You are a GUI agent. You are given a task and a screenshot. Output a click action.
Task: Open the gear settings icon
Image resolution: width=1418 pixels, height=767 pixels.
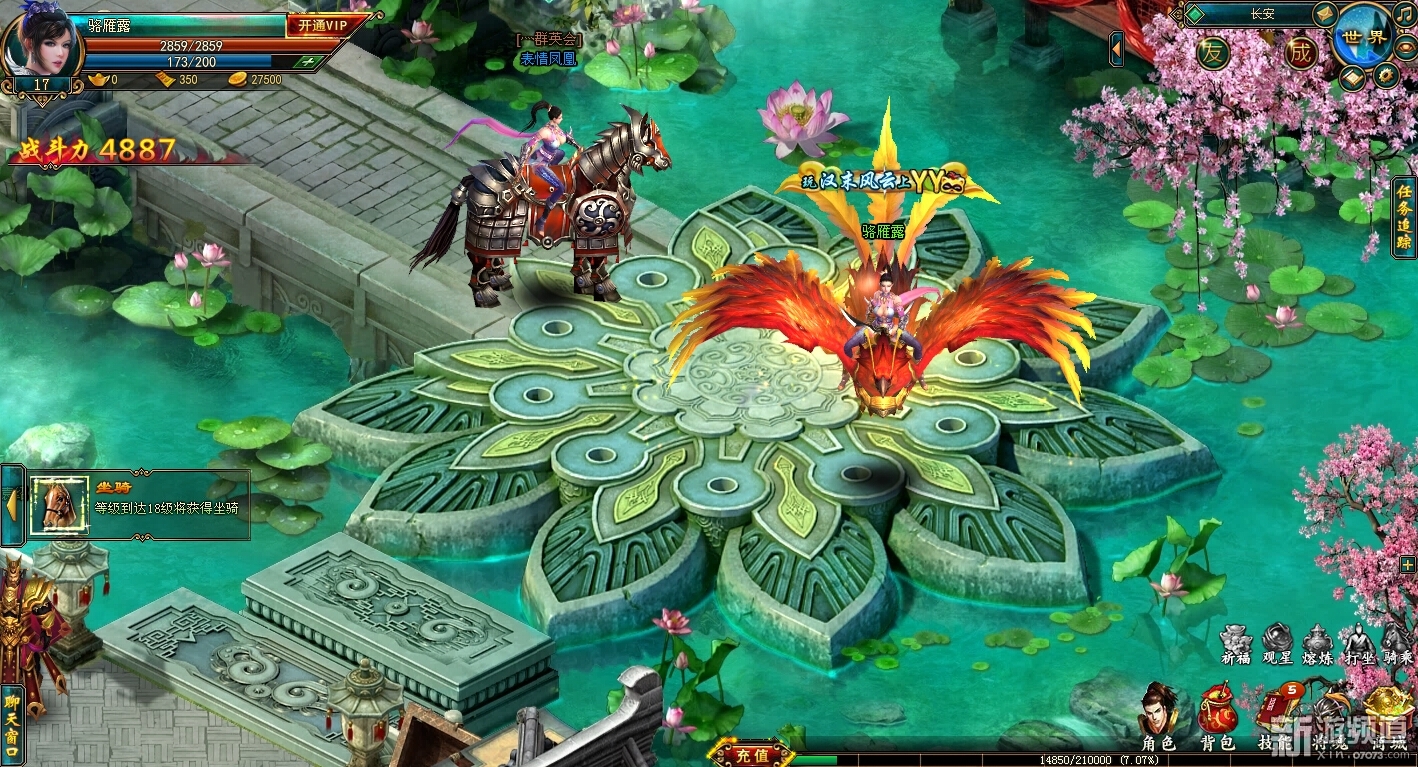click(x=1385, y=75)
